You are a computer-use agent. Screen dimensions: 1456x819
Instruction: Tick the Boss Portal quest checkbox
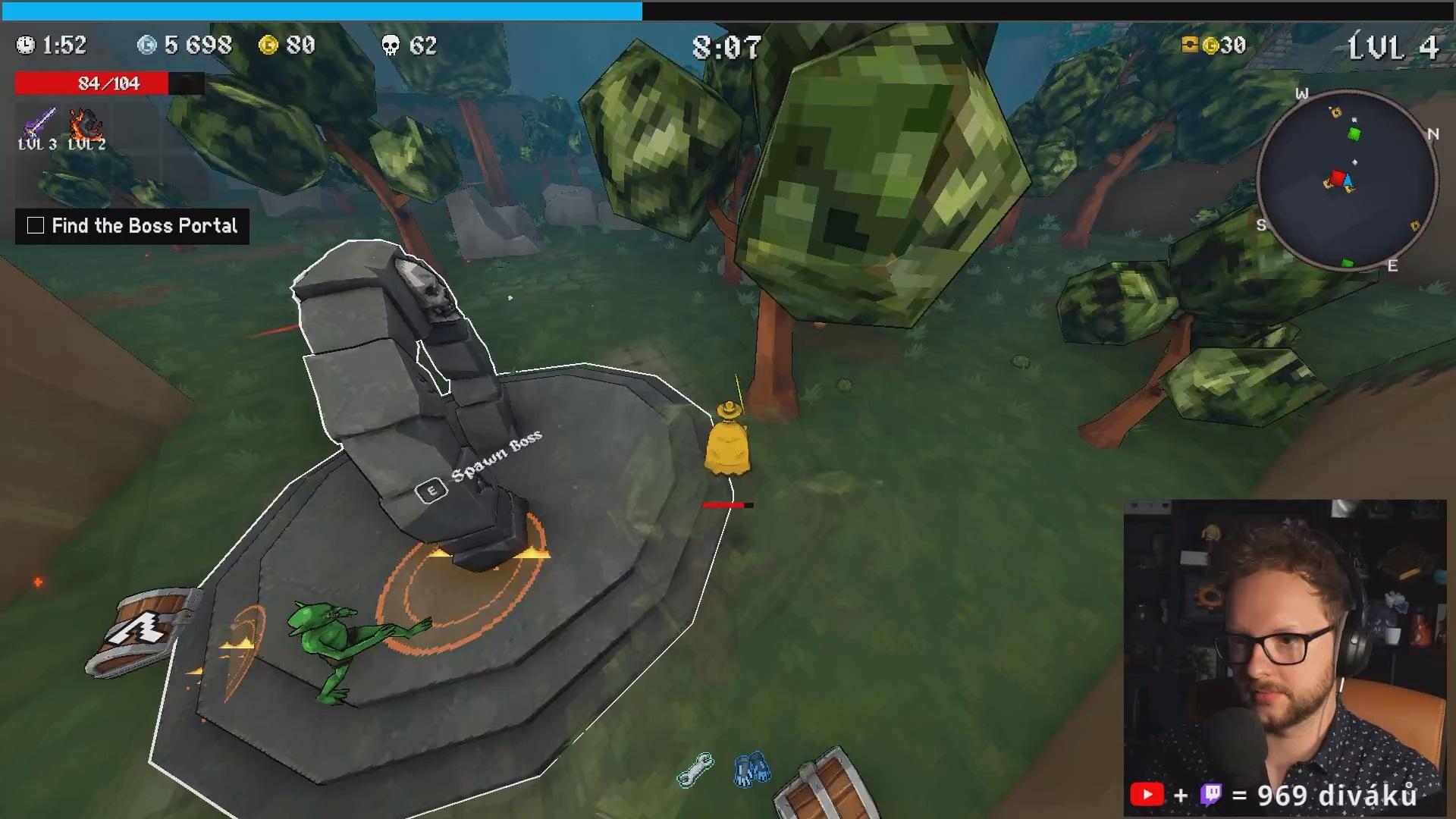(x=36, y=226)
